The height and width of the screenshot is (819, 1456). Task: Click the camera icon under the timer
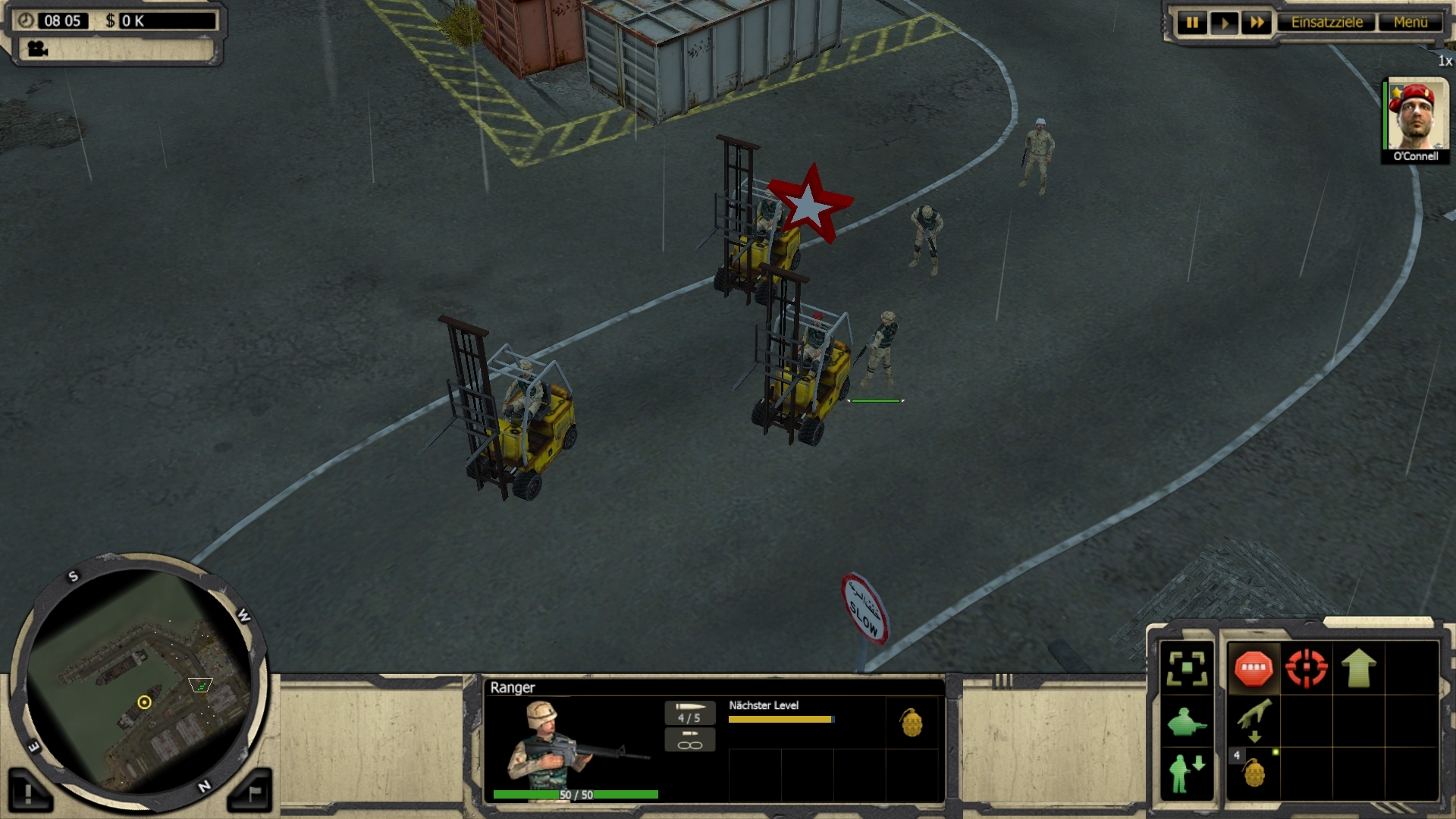coord(37,49)
